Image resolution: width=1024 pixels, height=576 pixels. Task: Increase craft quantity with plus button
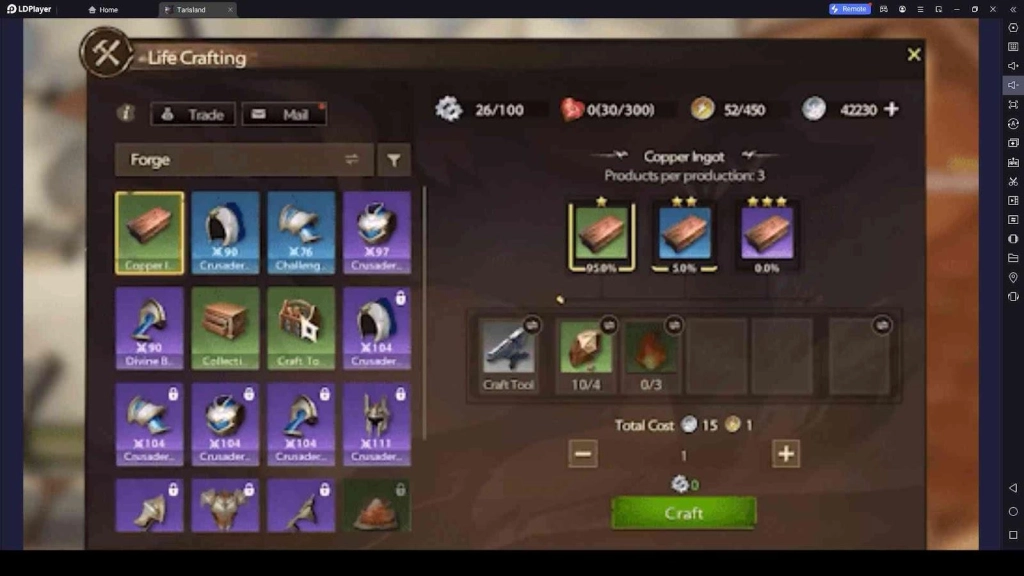pos(786,454)
